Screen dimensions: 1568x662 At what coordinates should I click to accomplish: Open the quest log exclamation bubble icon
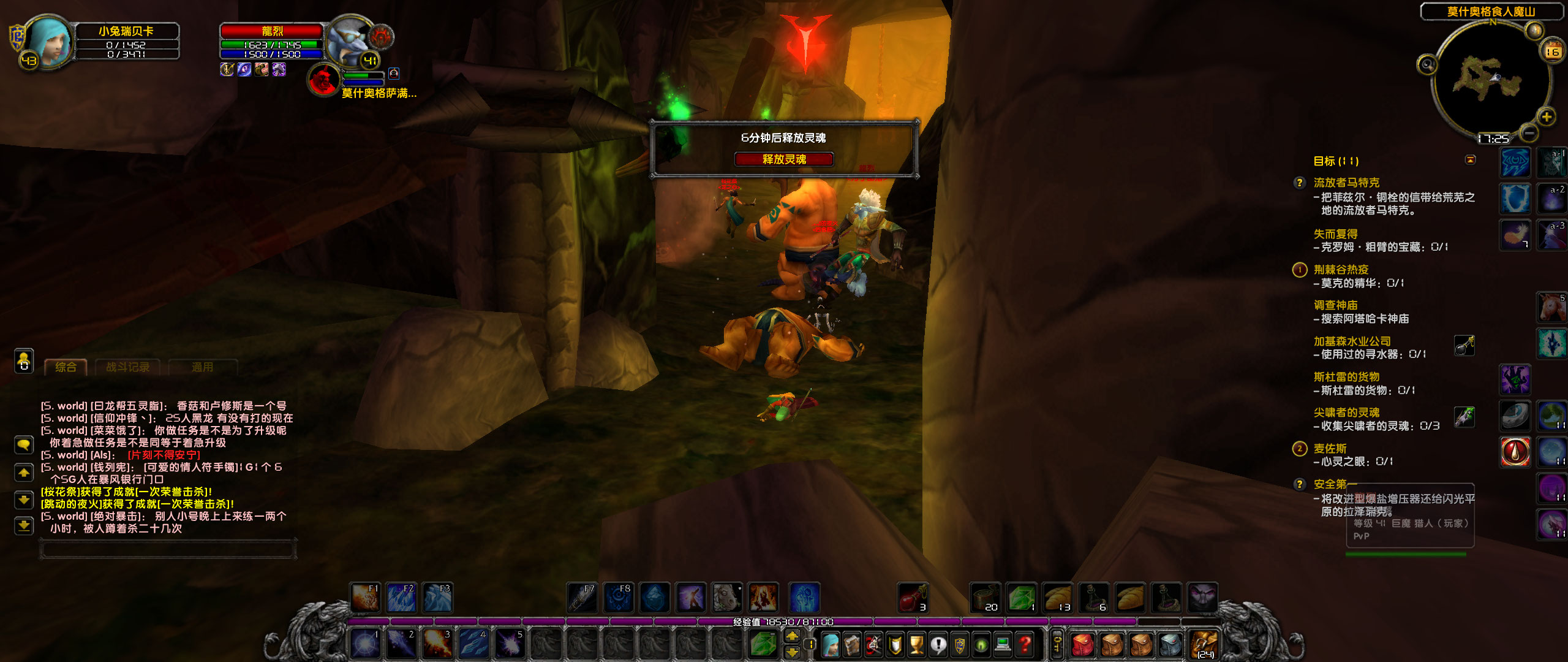tap(938, 644)
